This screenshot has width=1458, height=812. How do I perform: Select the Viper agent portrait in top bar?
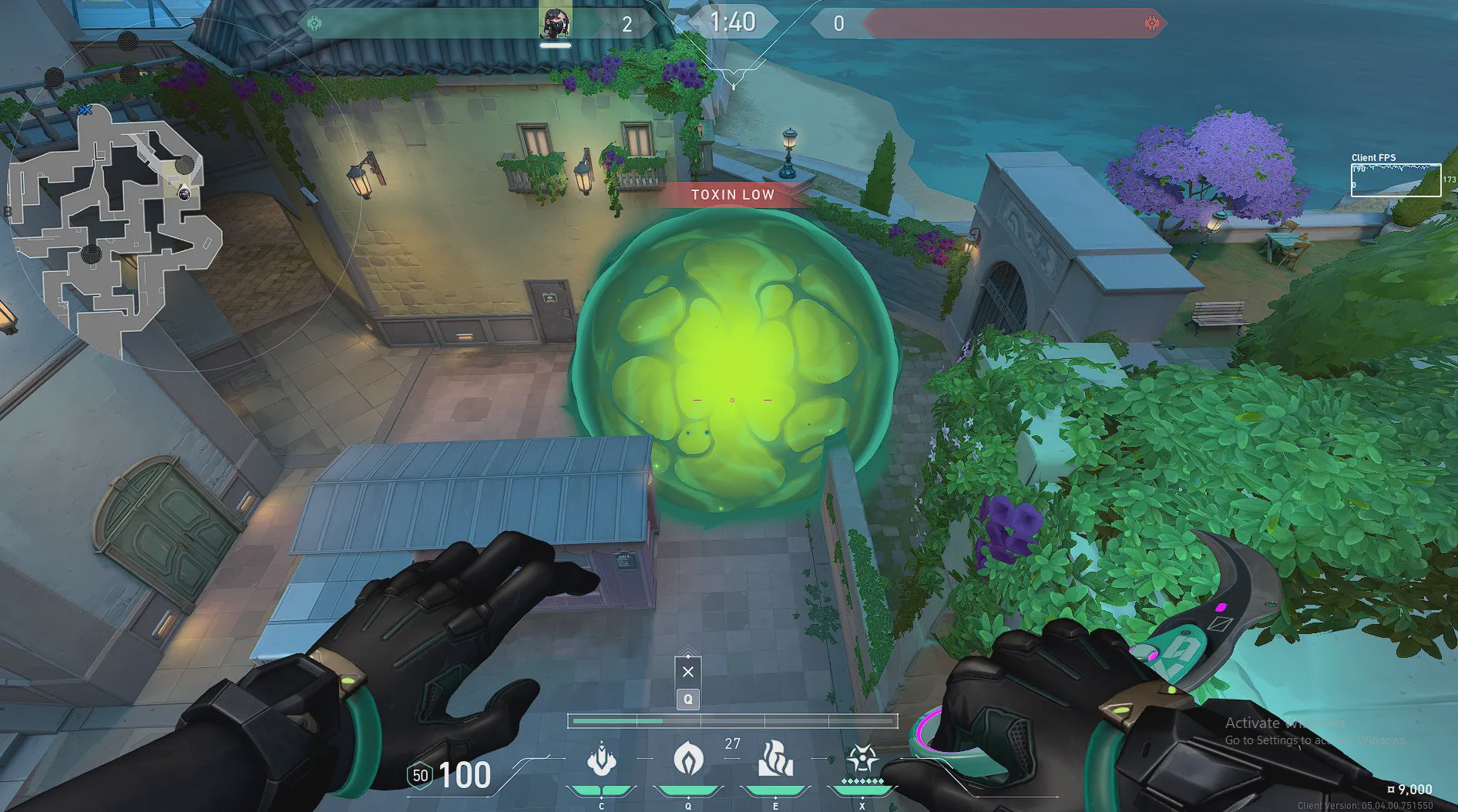point(555,23)
